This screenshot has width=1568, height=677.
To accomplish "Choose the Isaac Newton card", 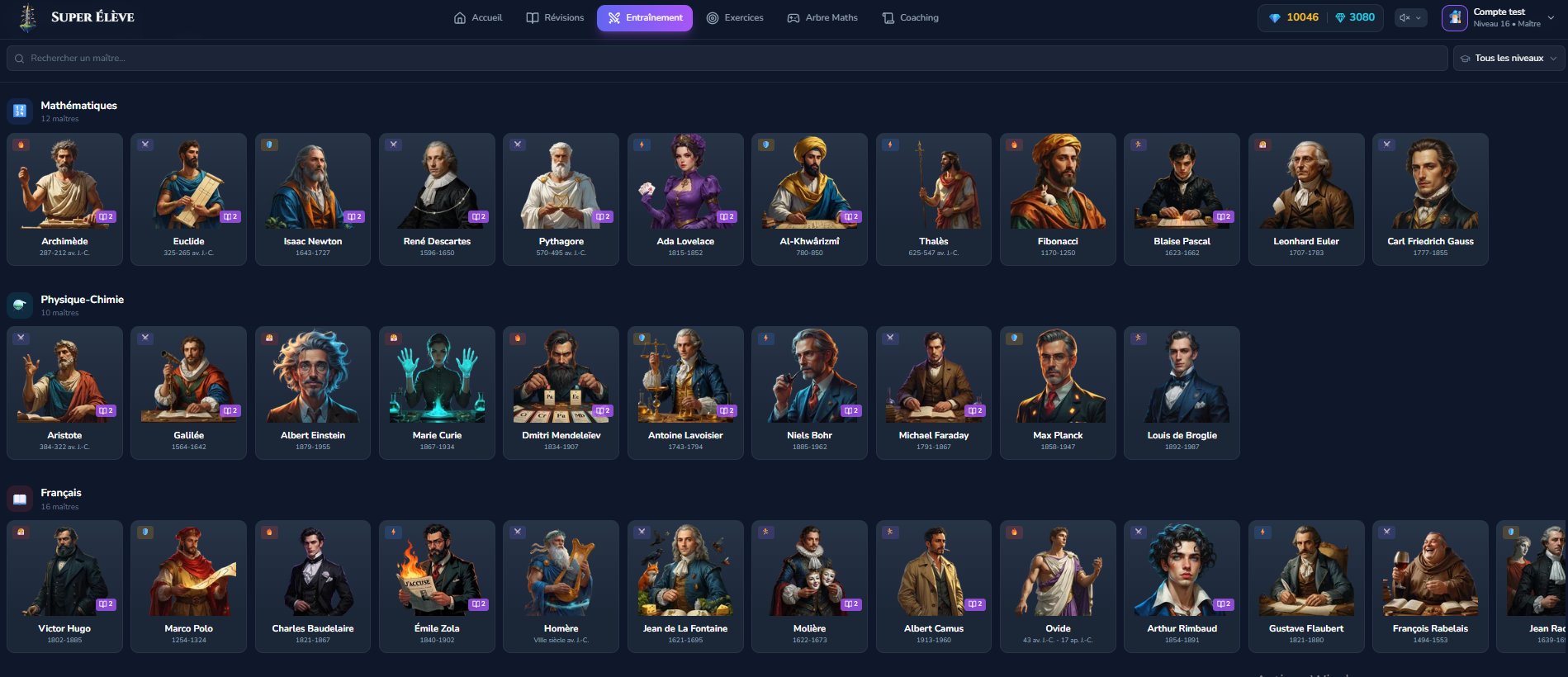I will pos(313,198).
